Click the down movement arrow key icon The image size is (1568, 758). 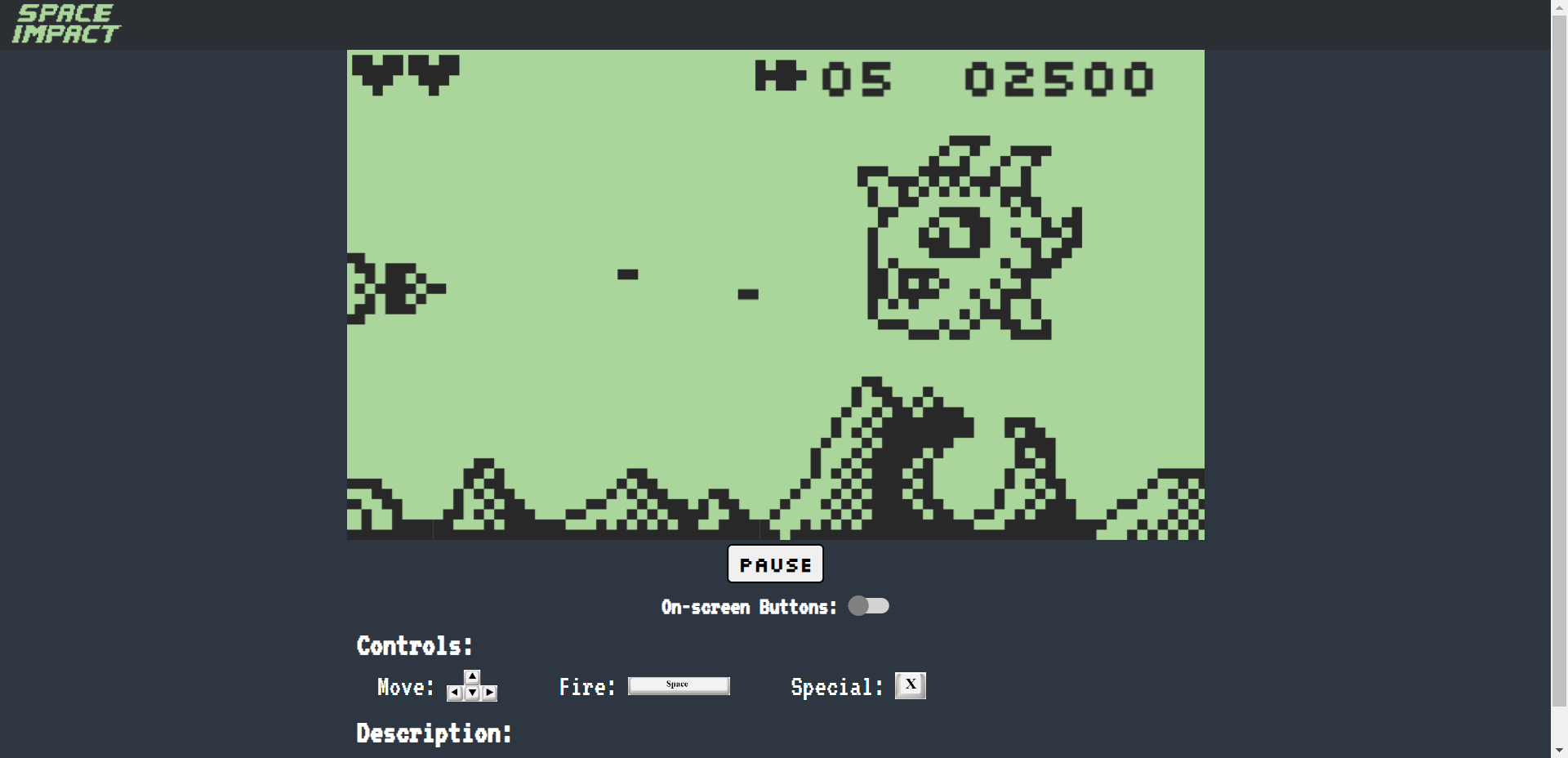[x=471, y=693]
